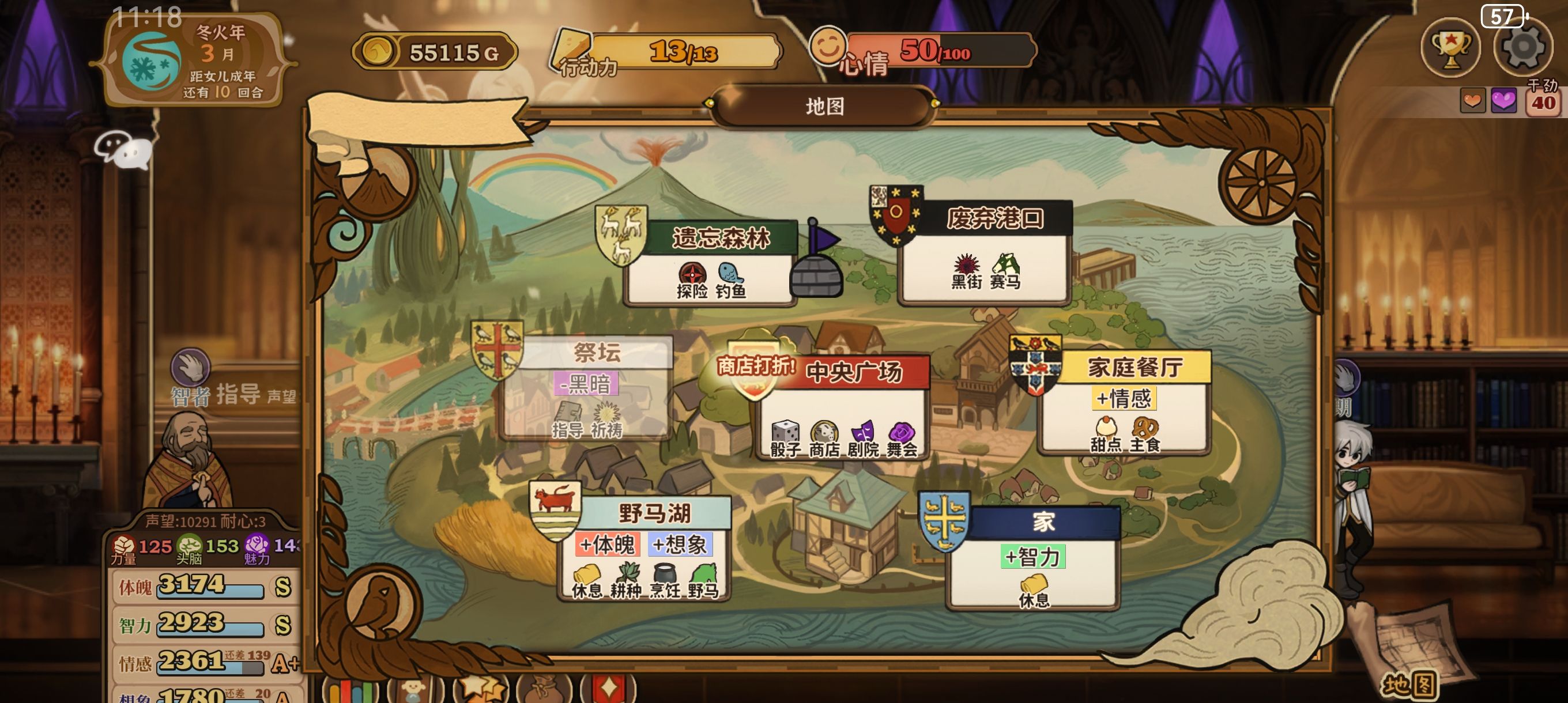Select Cooking (烹饪) at Wild Horse Lake

point(664,580)
